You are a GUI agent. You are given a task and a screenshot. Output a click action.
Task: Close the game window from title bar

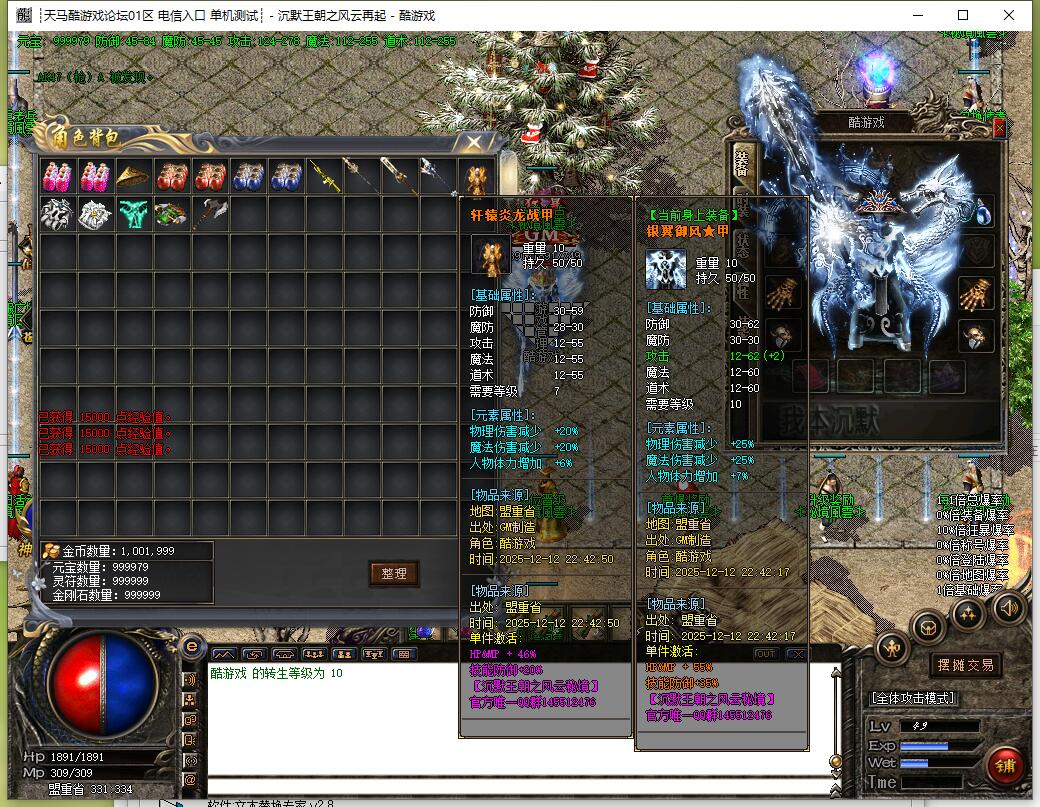pos(1009,15)
